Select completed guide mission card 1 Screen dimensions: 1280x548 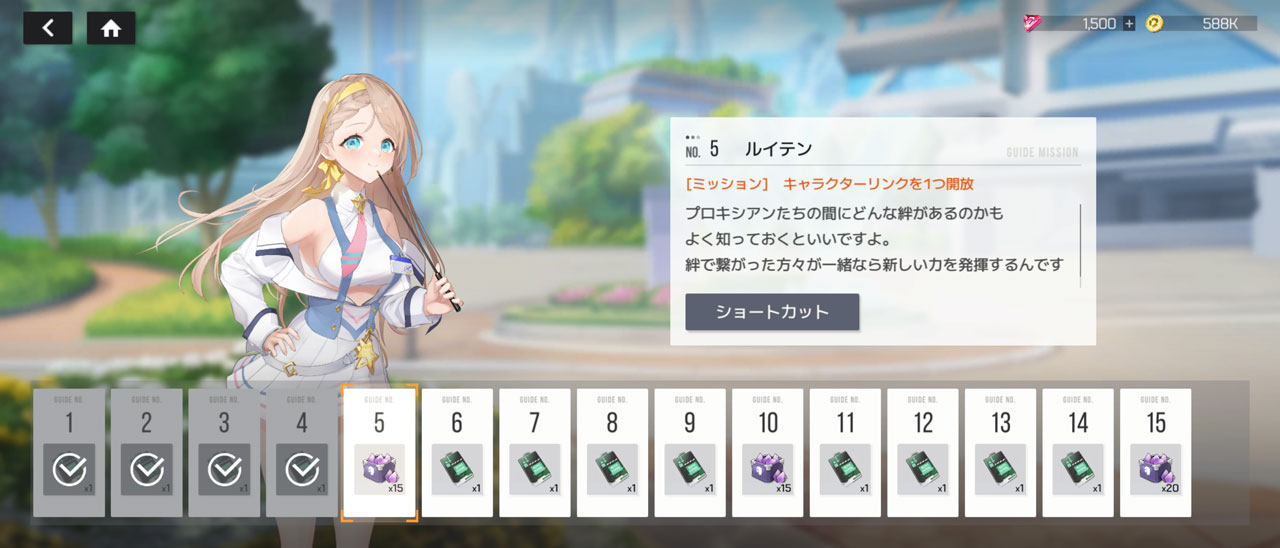tap(69, 452)
